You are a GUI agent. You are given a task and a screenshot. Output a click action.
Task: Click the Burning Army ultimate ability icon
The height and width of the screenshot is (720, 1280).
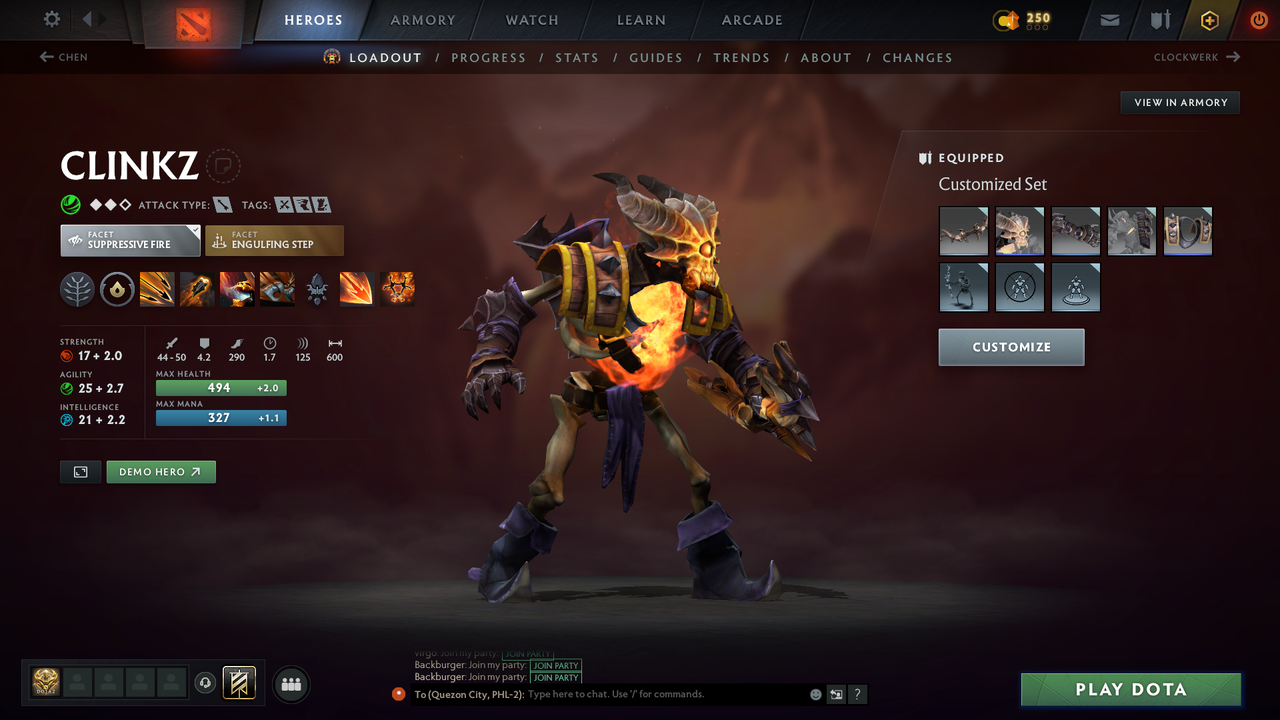point(399,290)
